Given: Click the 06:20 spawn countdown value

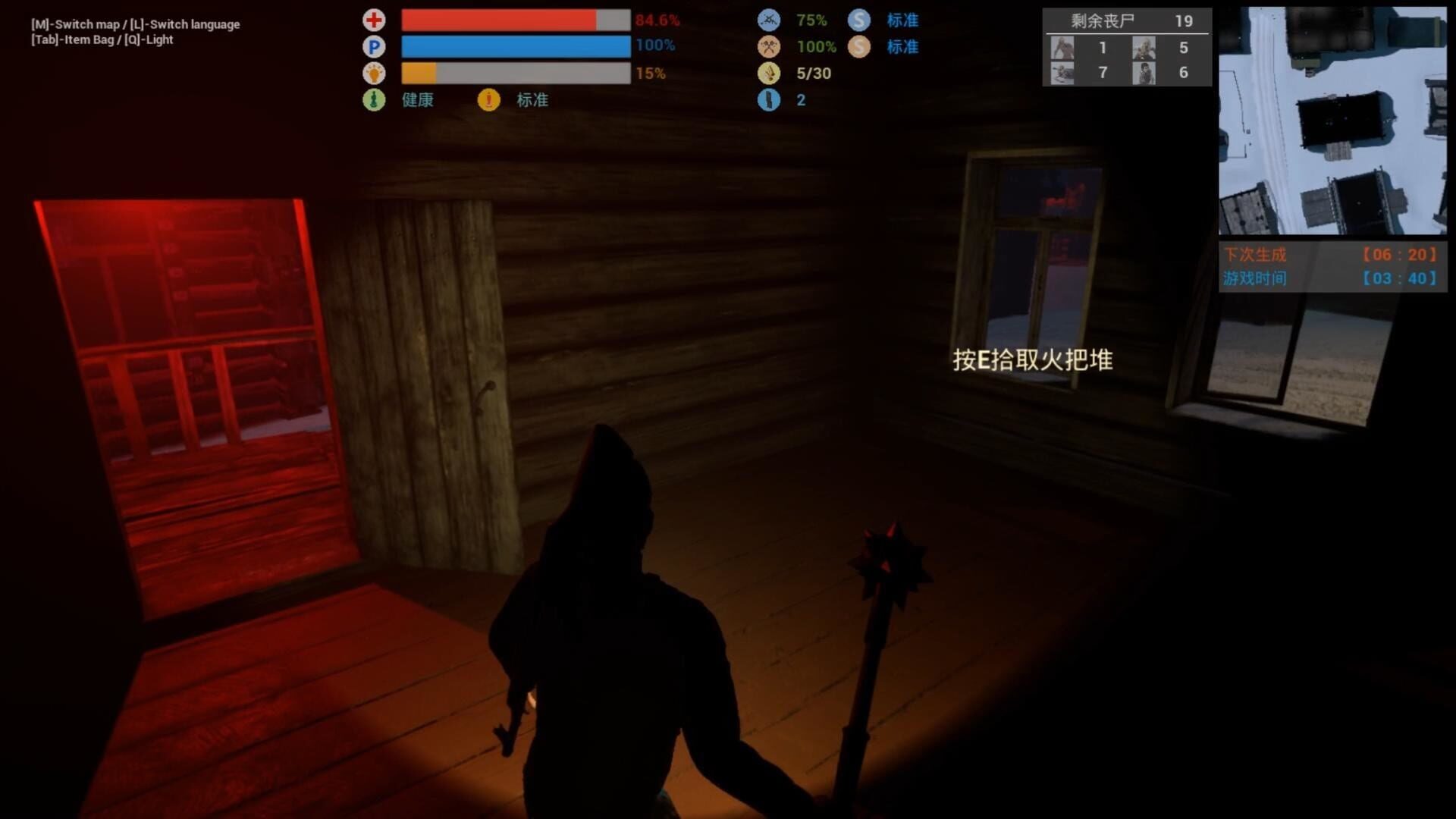Looking at the screenshot, I should (x=1398, y=256).
